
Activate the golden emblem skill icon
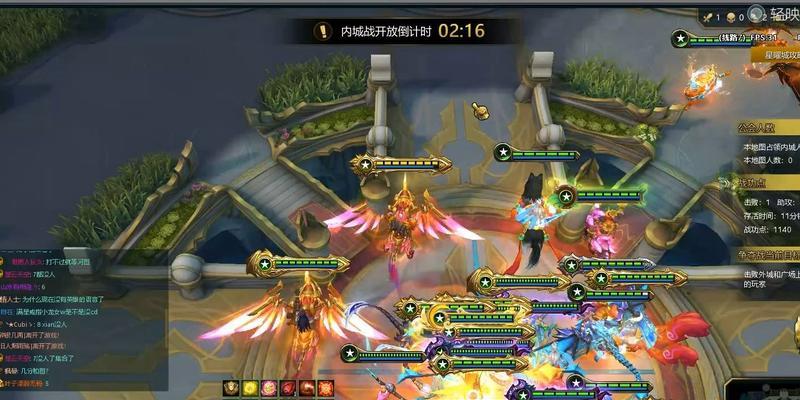(232, 388)
